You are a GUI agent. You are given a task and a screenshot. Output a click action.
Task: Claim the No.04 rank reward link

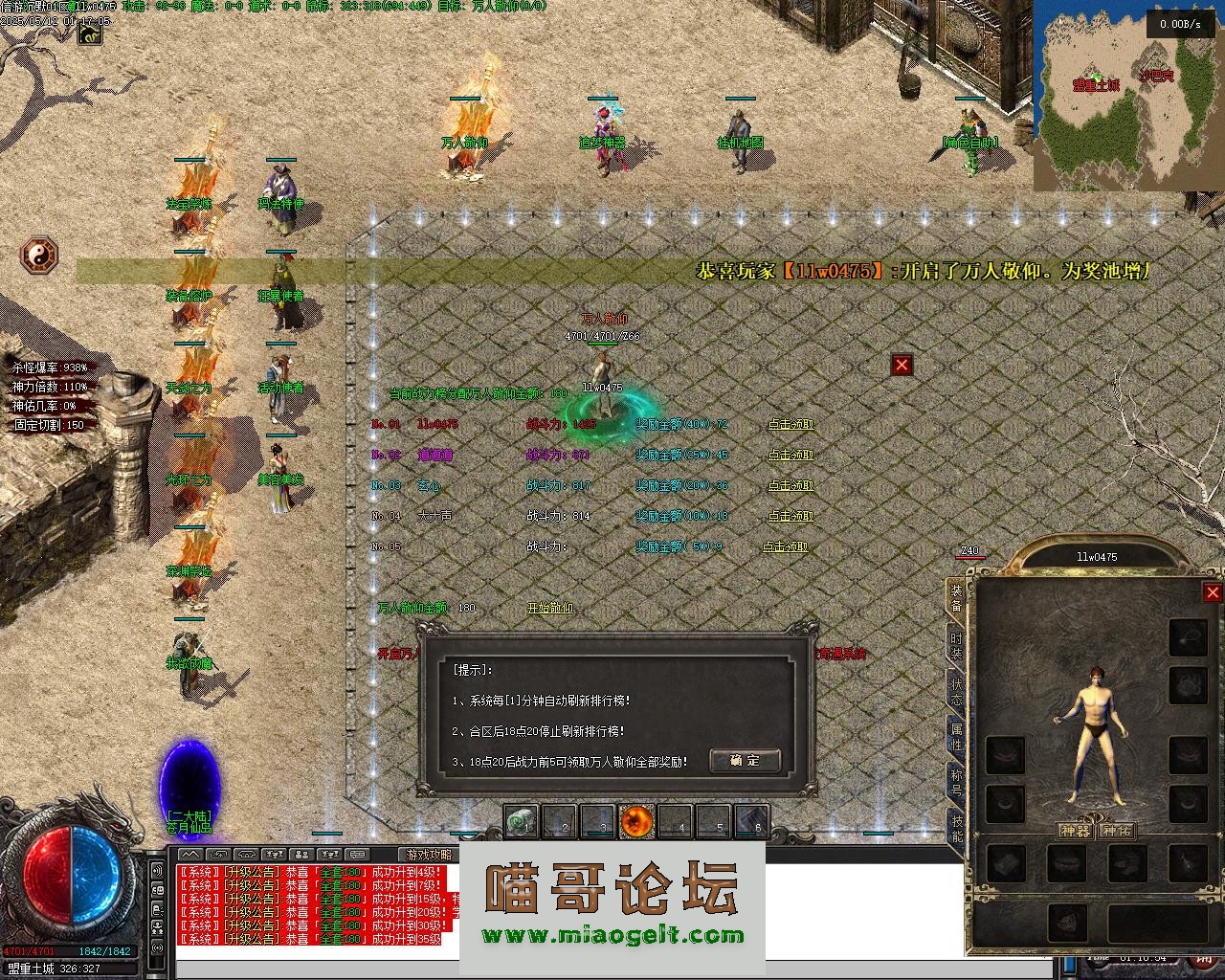pyautogui.click(x=791, y=516)
